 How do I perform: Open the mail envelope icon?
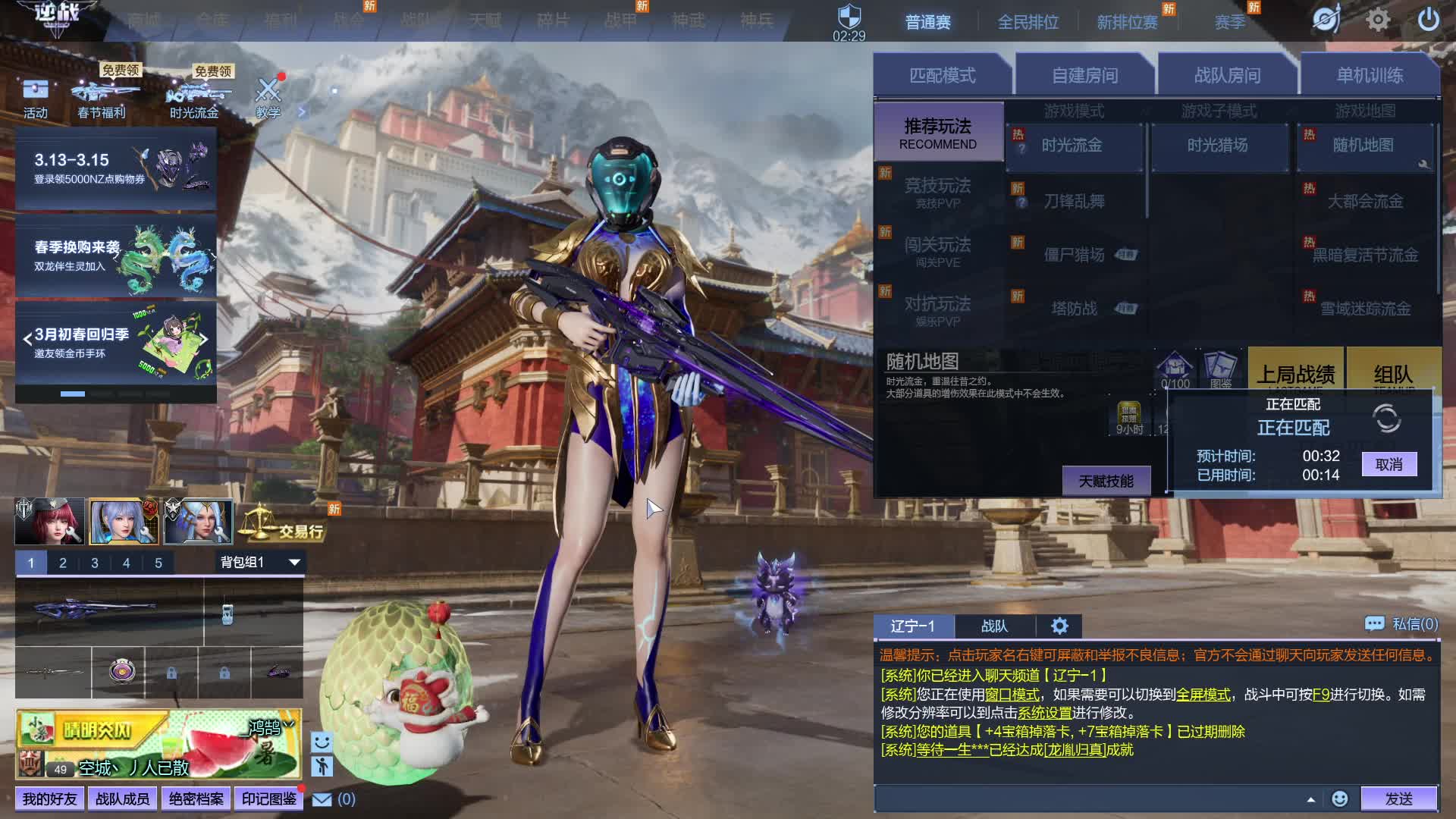[x=322, y=799]
